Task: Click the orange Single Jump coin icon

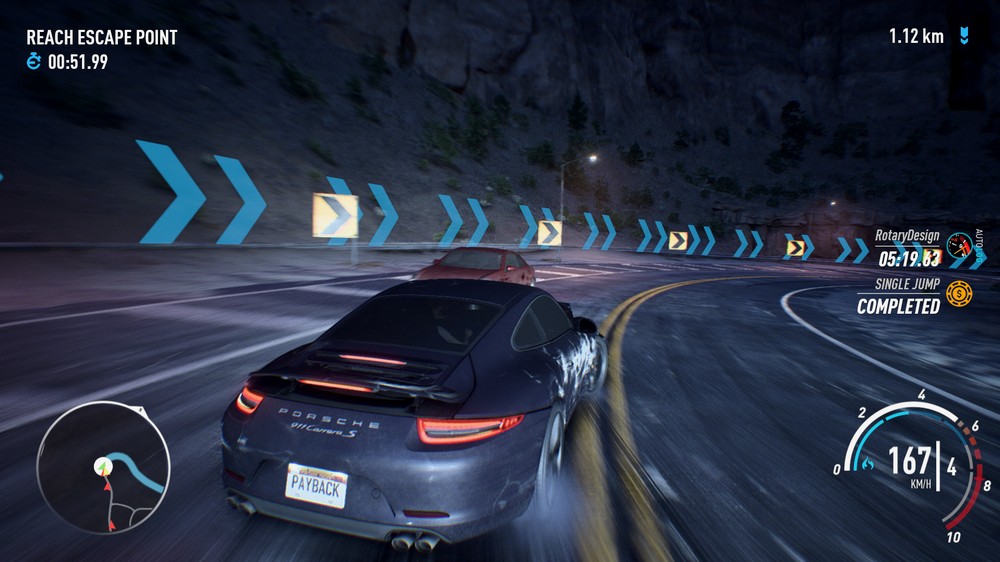Action: [958, 294]
